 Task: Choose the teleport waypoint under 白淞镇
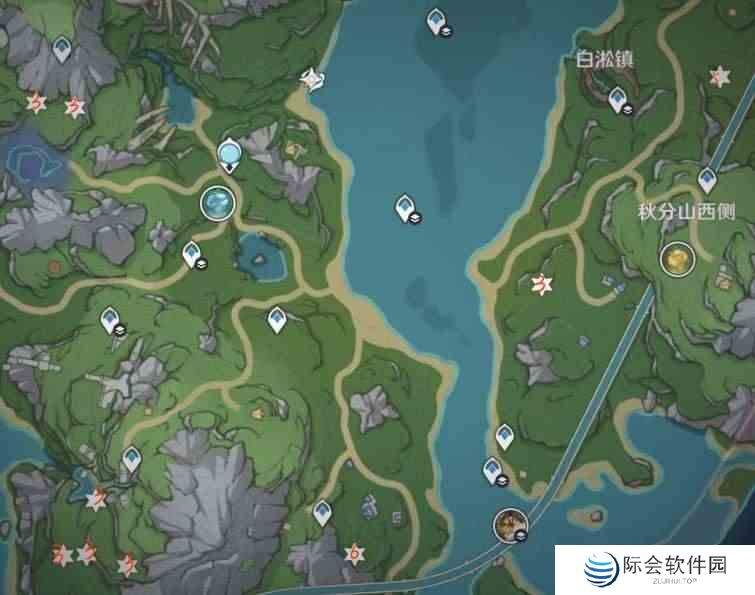click(618, 98)
